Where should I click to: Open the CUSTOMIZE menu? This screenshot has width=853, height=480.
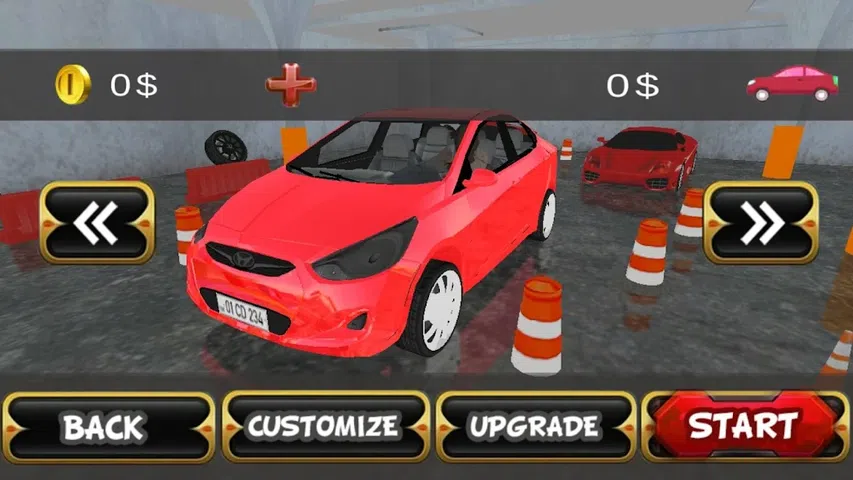(x=323, y=427)
